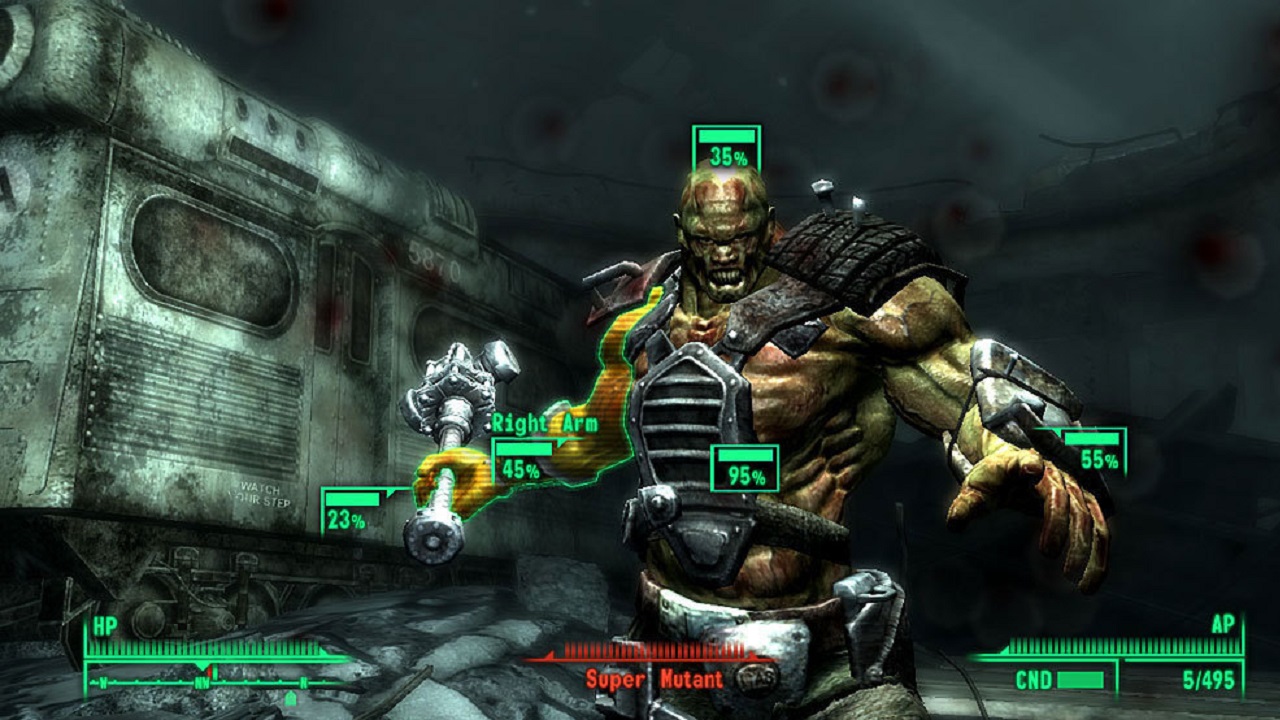Target the left arm at 55%
This screenshot has height=720, width=1280.
pos(1095,451)
